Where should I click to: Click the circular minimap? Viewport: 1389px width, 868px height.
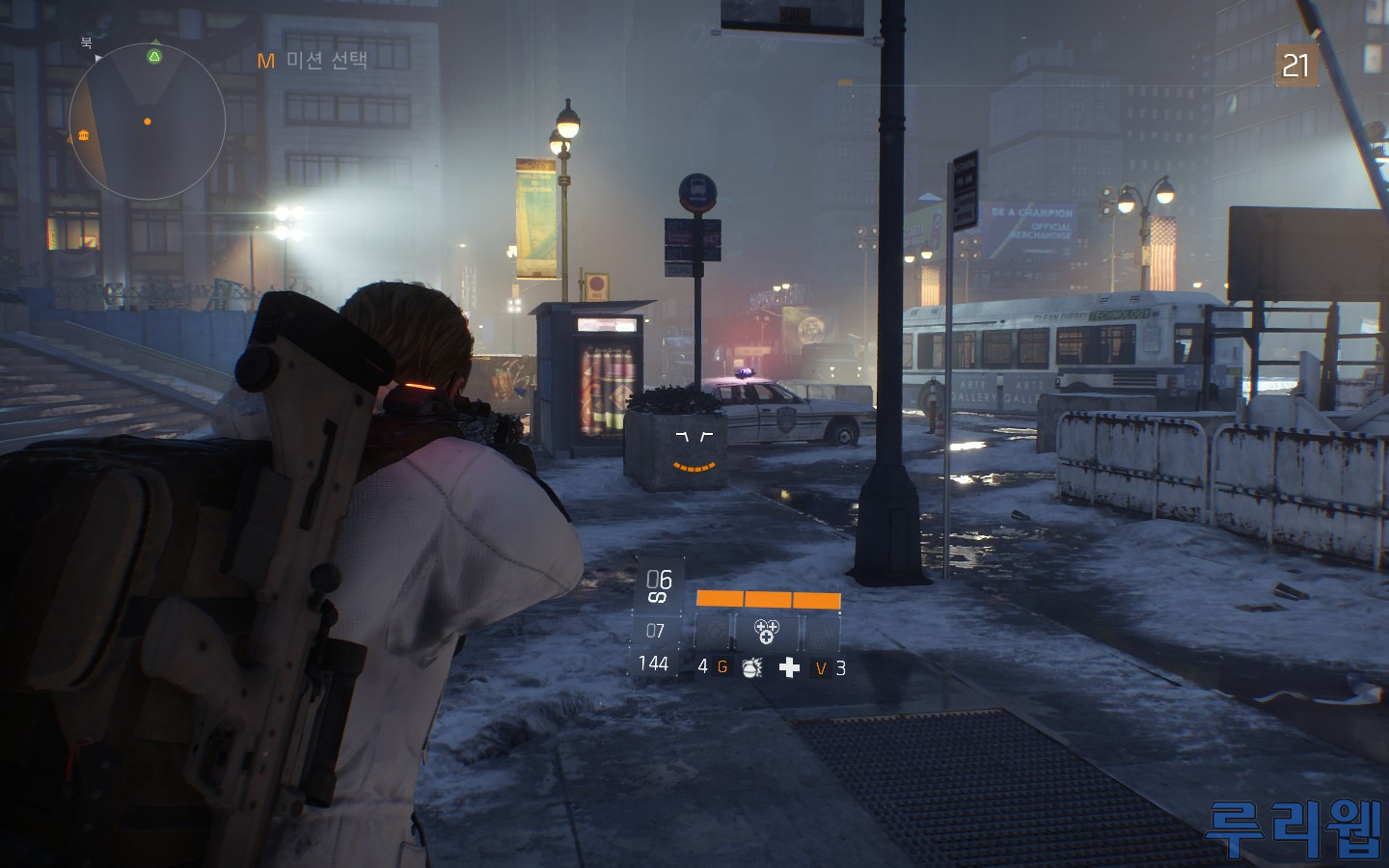(x=147, y=122)
